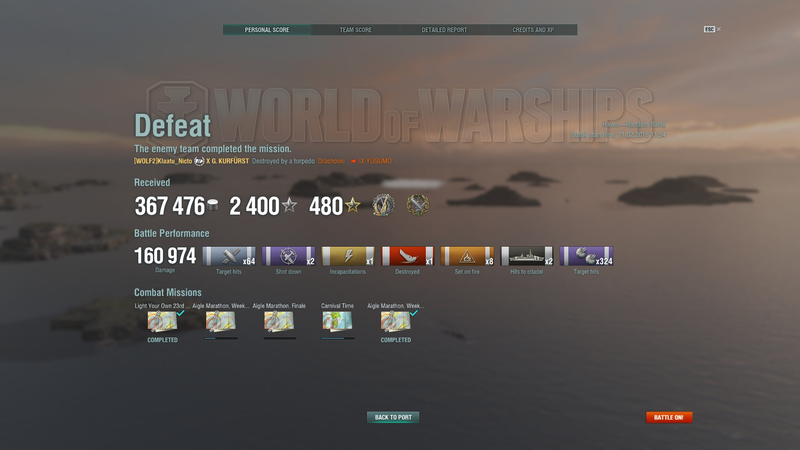
Task: Switch to the Team Score tab
Action: [x=356, y=30]
